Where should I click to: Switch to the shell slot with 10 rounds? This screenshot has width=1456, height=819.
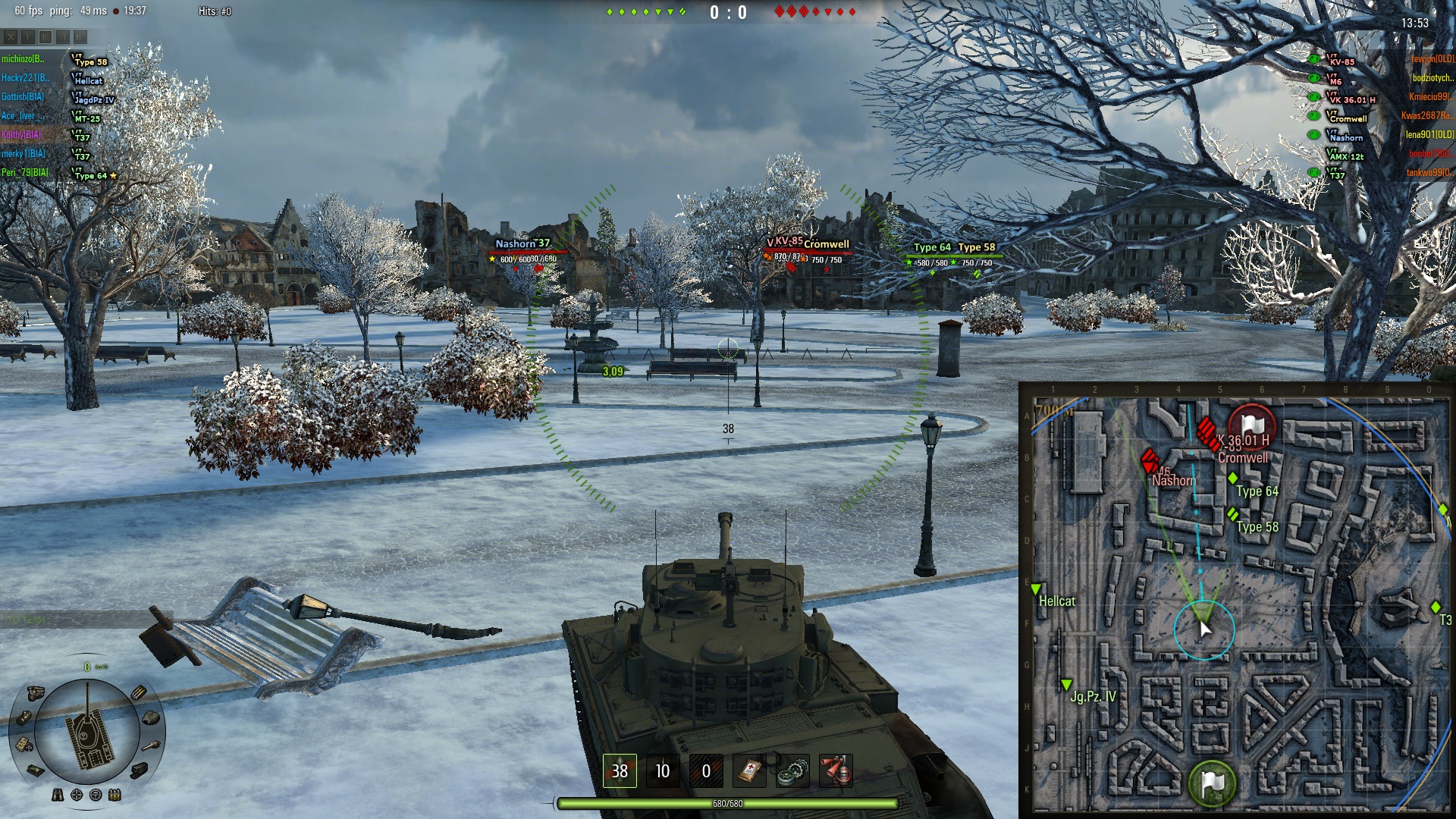point(663,771)
